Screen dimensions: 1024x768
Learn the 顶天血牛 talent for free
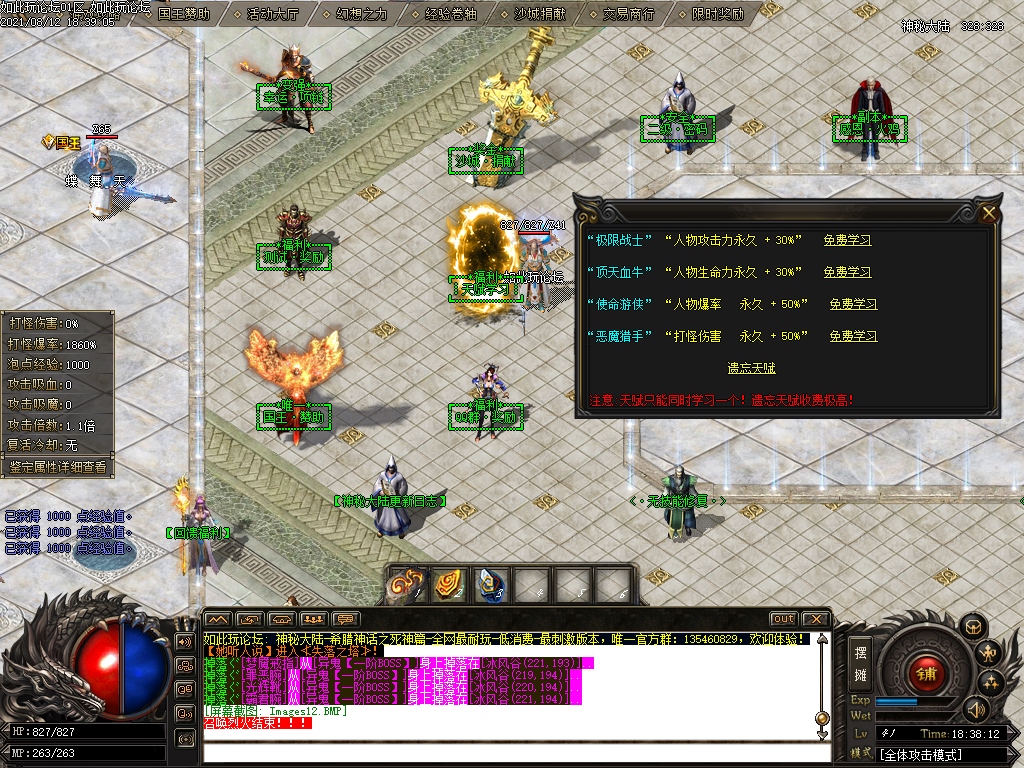[x=847, y=272]
